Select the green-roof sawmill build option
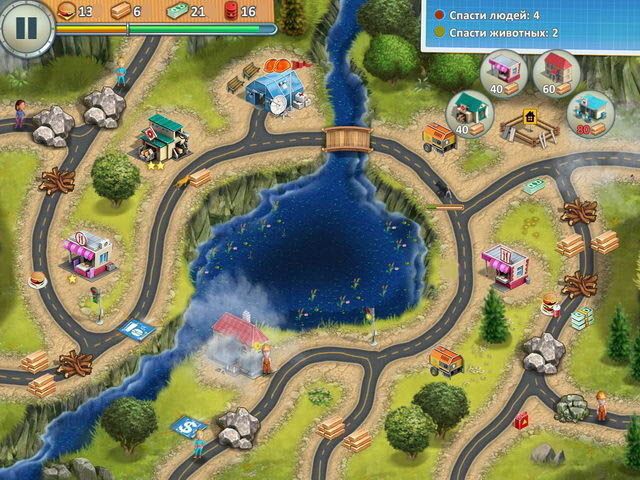Viewport: 640px width, 480px height. [466, 110]
